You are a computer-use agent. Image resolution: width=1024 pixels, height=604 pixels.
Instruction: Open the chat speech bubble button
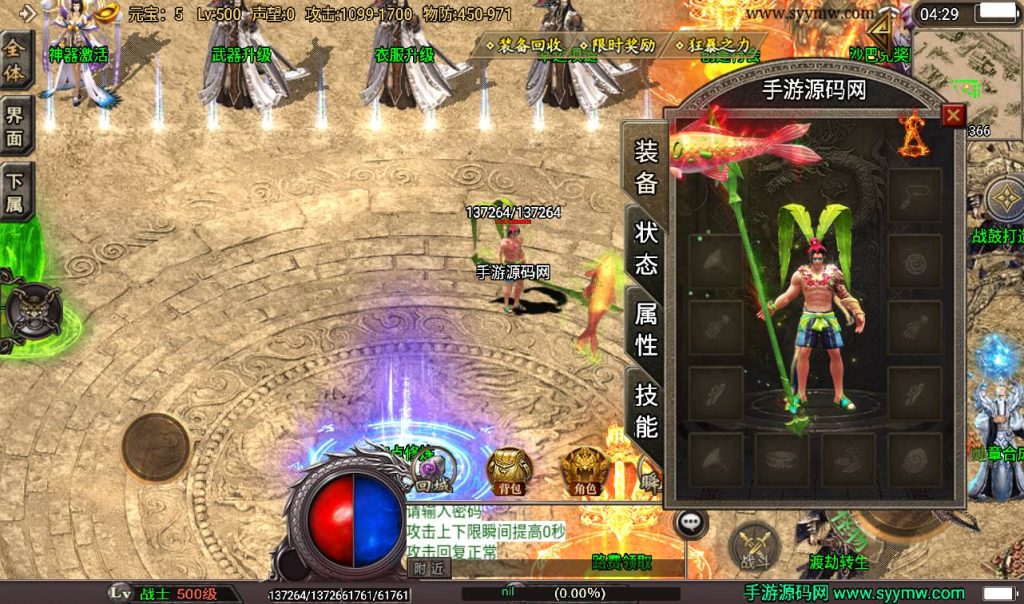pos(690,523)
